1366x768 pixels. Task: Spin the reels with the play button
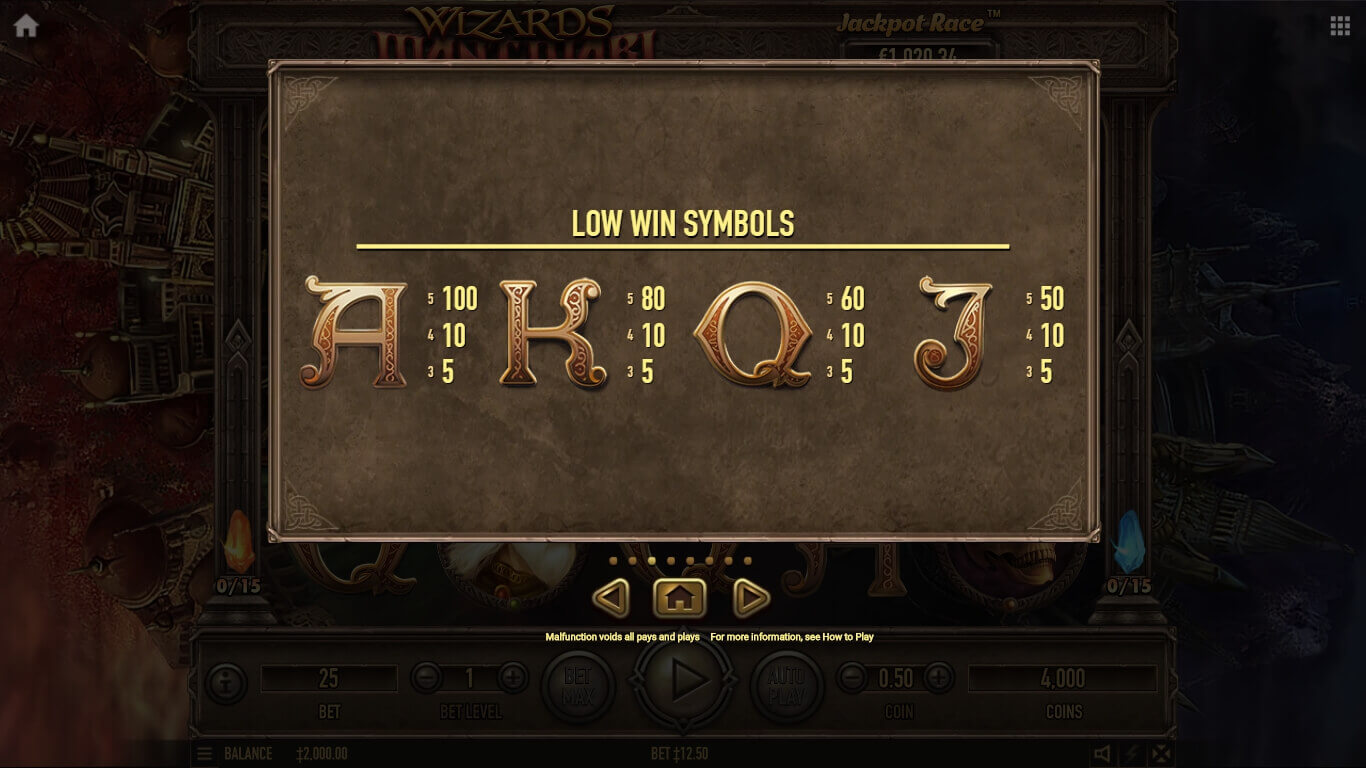tap(685, 680)
